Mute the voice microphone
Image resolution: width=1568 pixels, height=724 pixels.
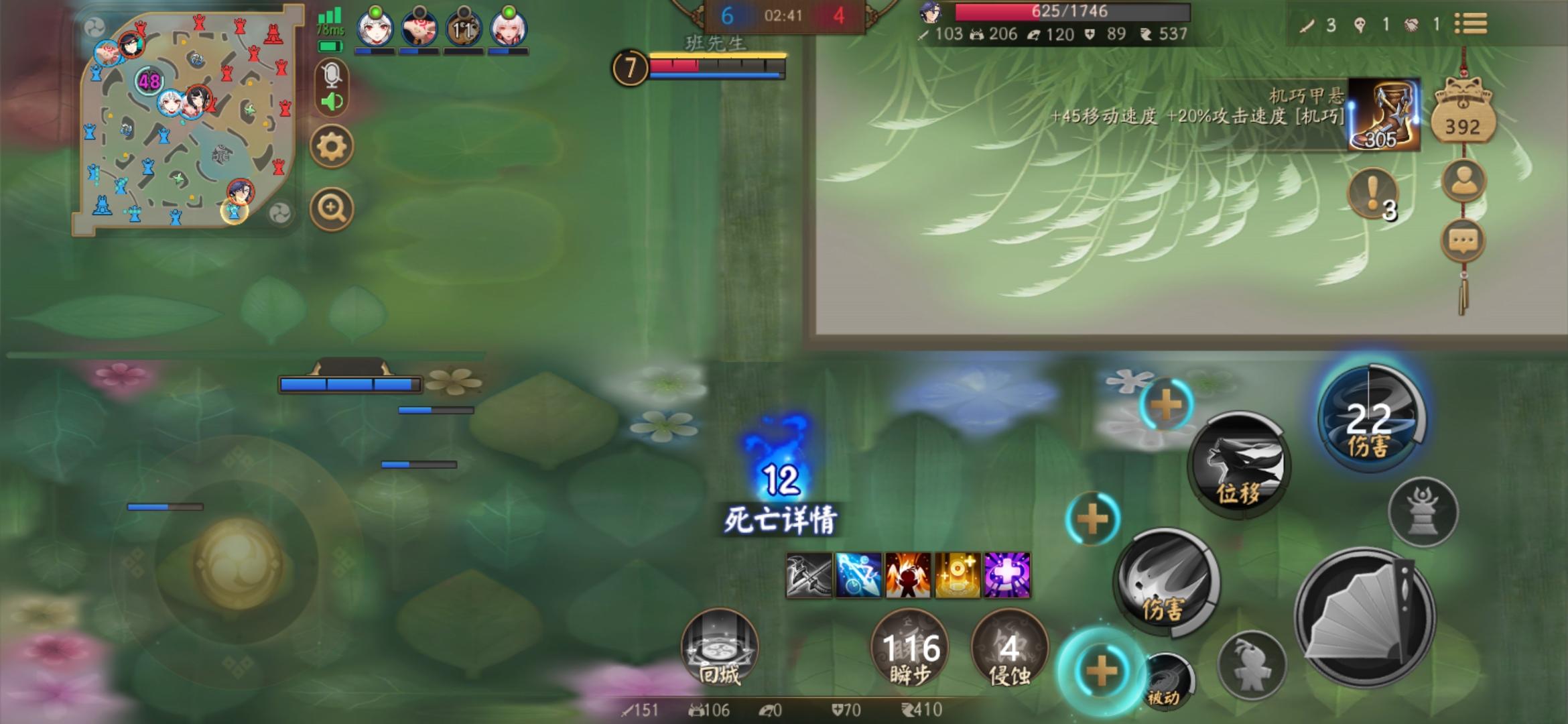[x=331, y=76]
